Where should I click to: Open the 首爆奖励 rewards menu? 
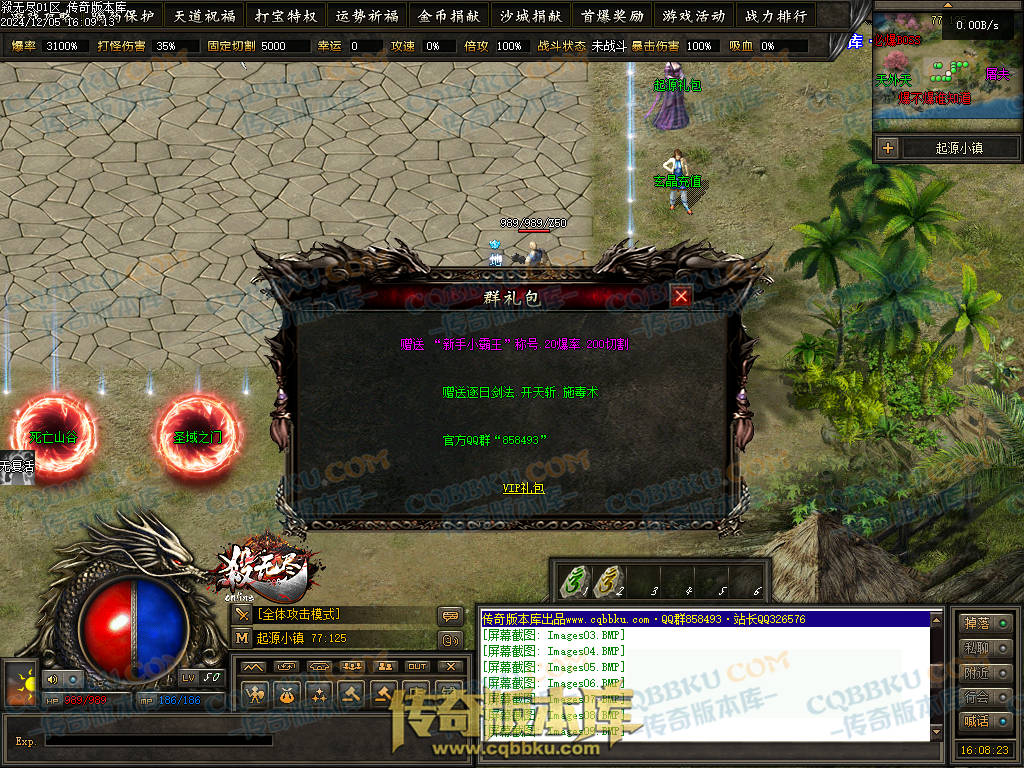[x=612, y=16]
